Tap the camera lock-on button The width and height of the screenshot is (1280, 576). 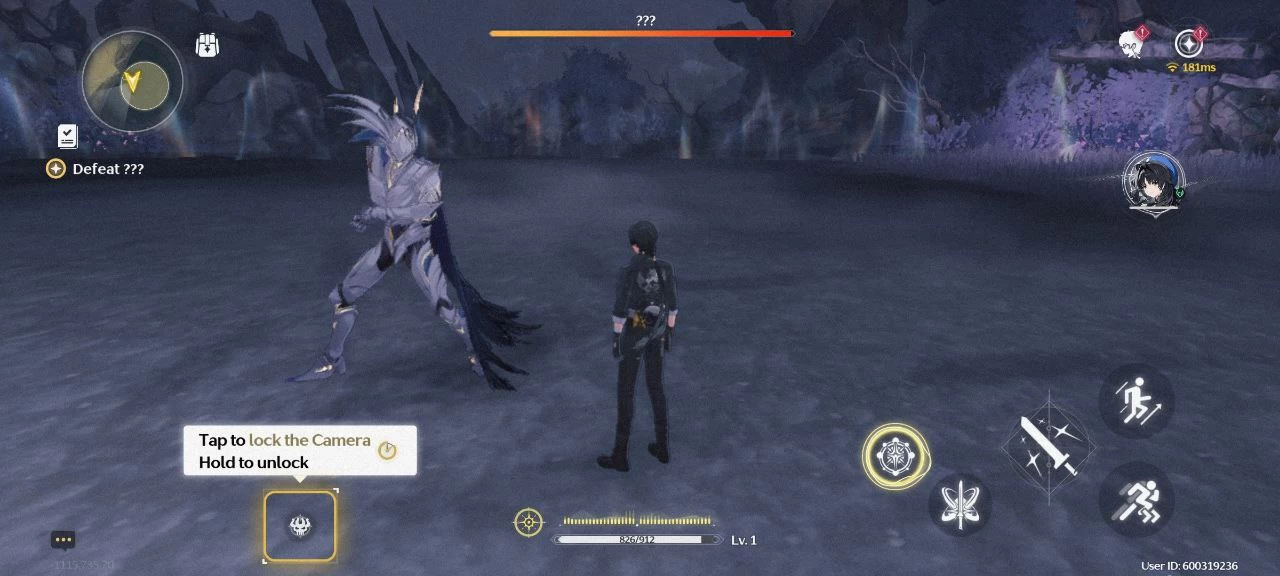[x=300, y=526]
